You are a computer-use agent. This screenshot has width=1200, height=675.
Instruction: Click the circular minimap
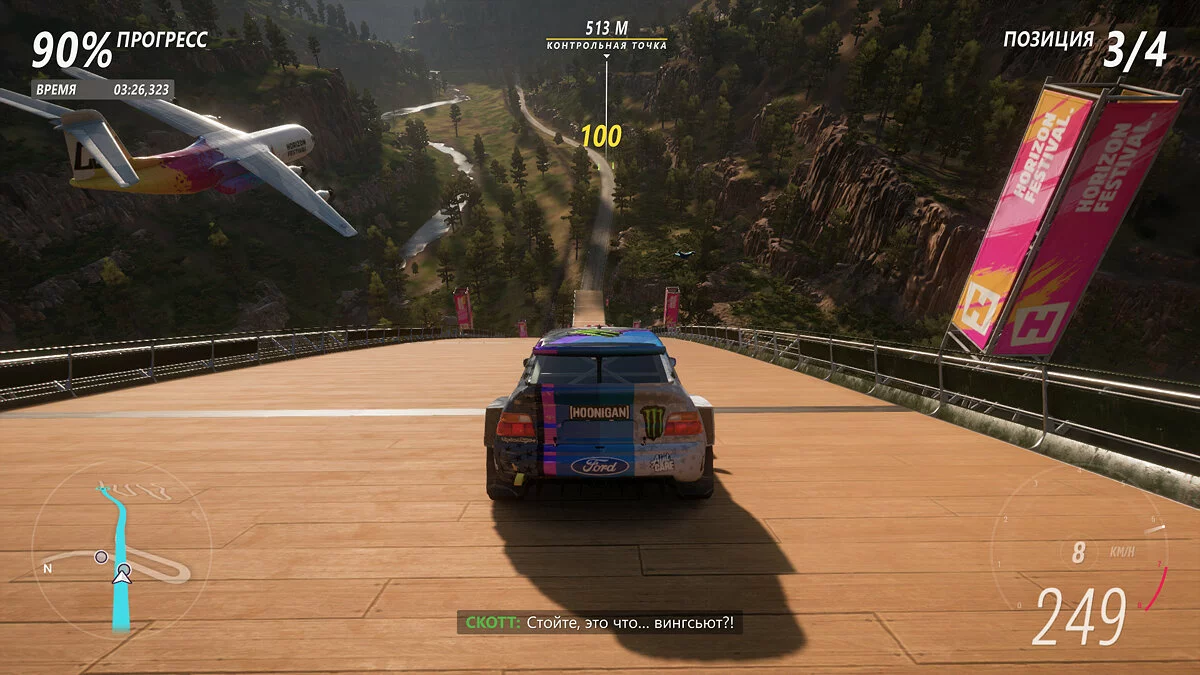pyautogui.click(x=122, y=552)
